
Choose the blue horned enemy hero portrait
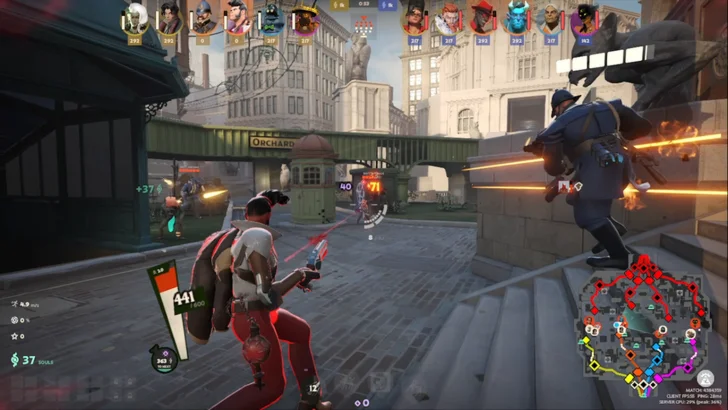click(516, 18)
